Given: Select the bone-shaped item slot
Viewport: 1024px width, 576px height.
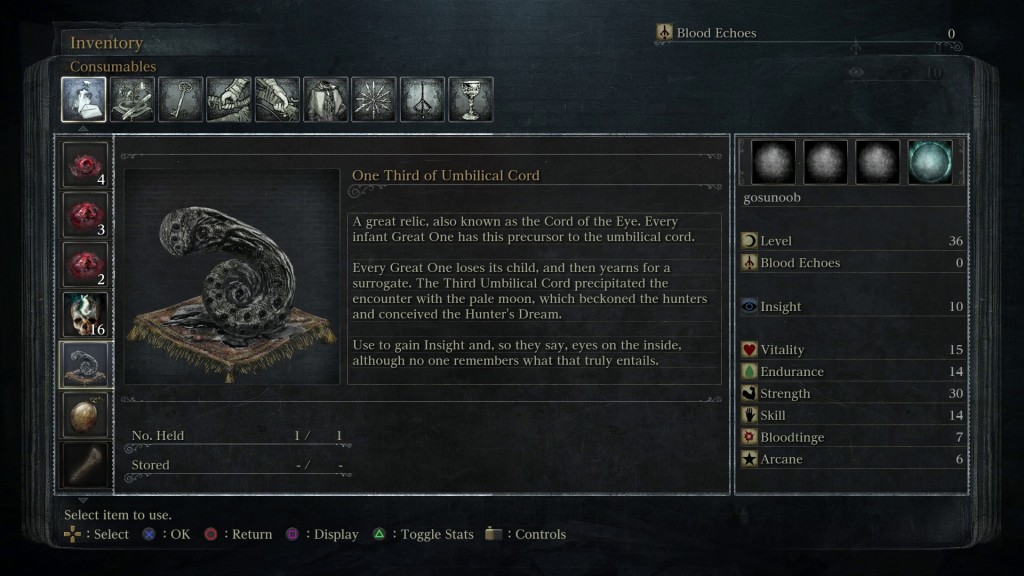Looking at the screenshot, I should (85, 462).
